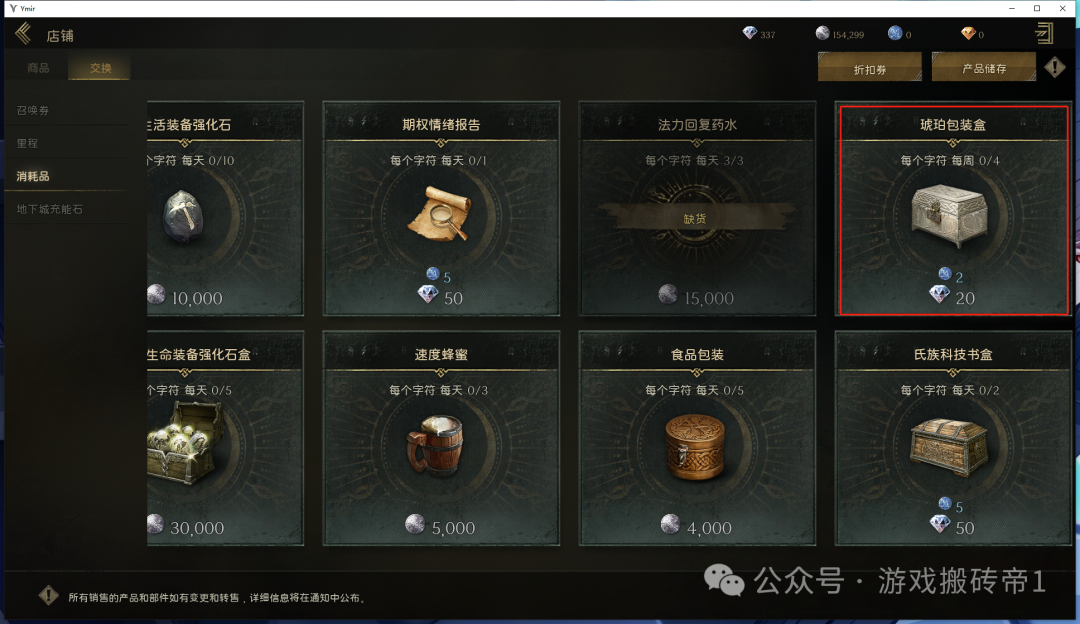Select the 消耗品 category
Viewport: 1080px width, 624px height.
coord(33,177)
